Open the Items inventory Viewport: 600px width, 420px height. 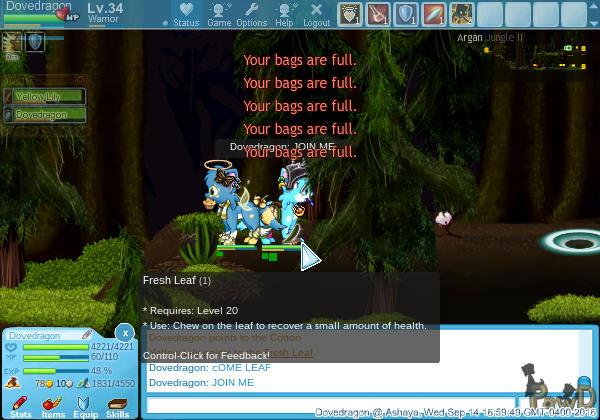tap(53, 405)
